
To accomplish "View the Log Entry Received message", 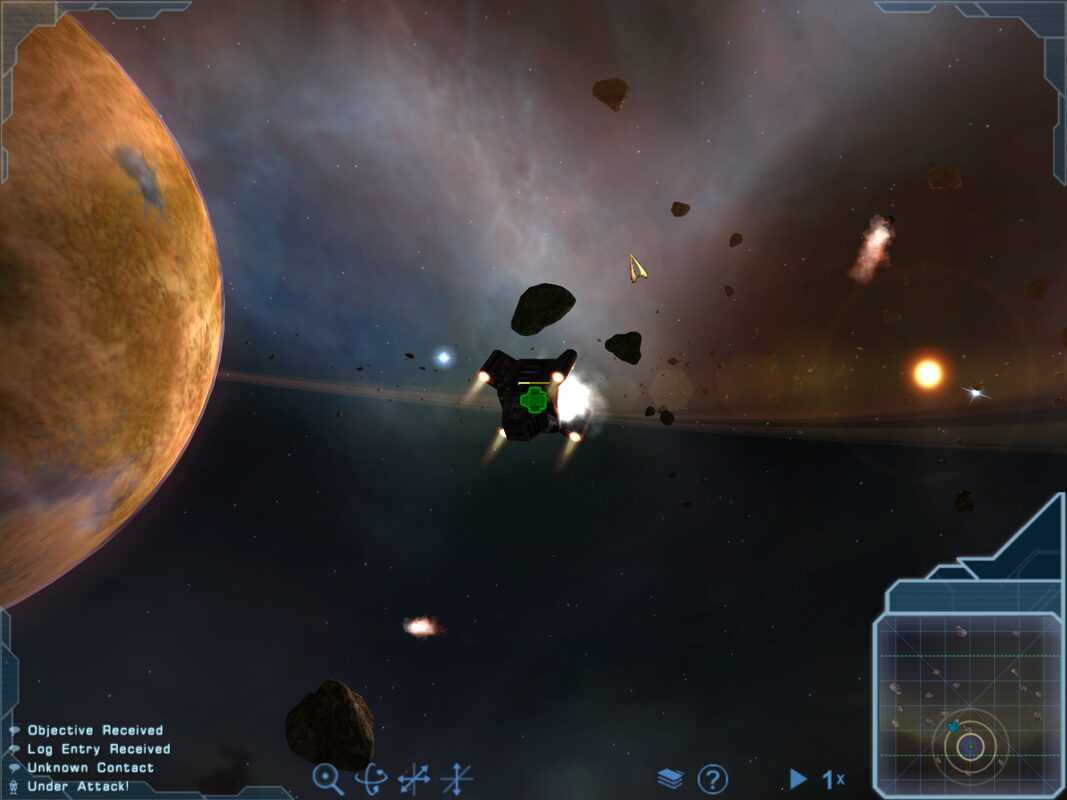I will [98, 749].
